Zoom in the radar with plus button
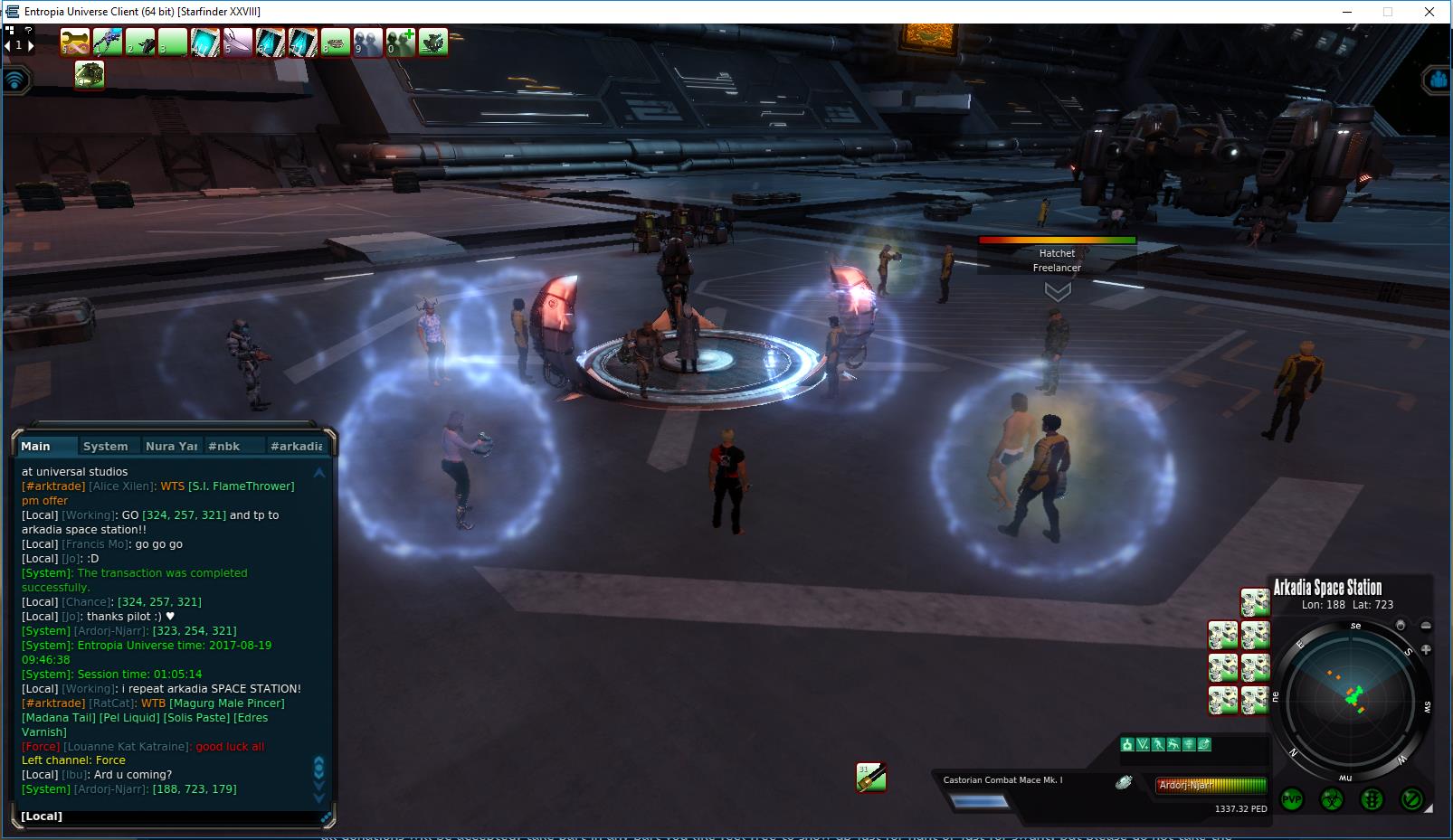1453x840 pixels. [1427, 649]
